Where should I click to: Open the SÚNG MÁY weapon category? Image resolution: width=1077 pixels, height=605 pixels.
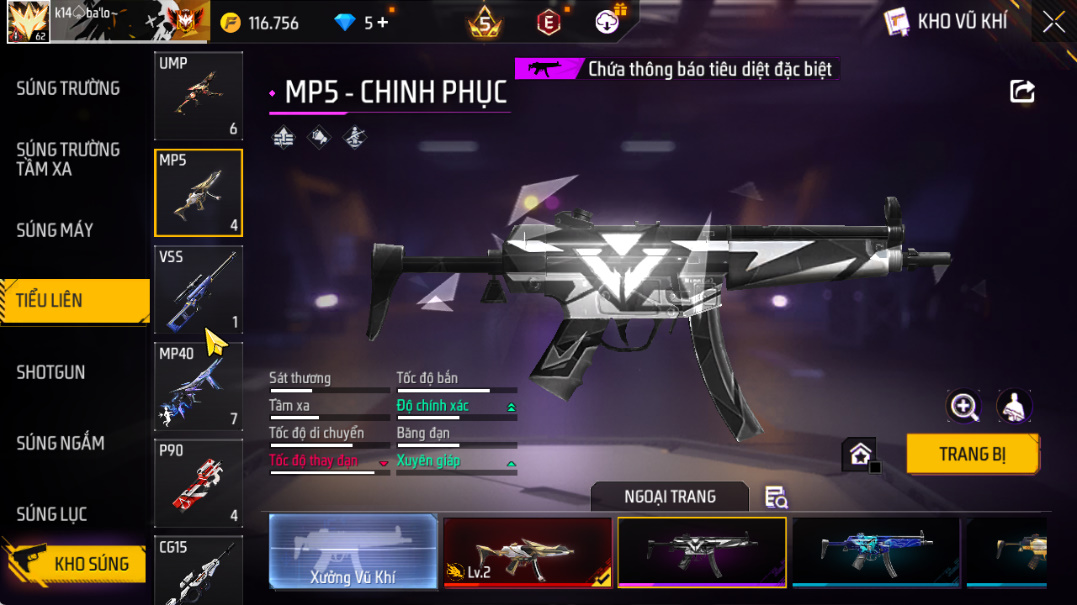click(55, 231)
